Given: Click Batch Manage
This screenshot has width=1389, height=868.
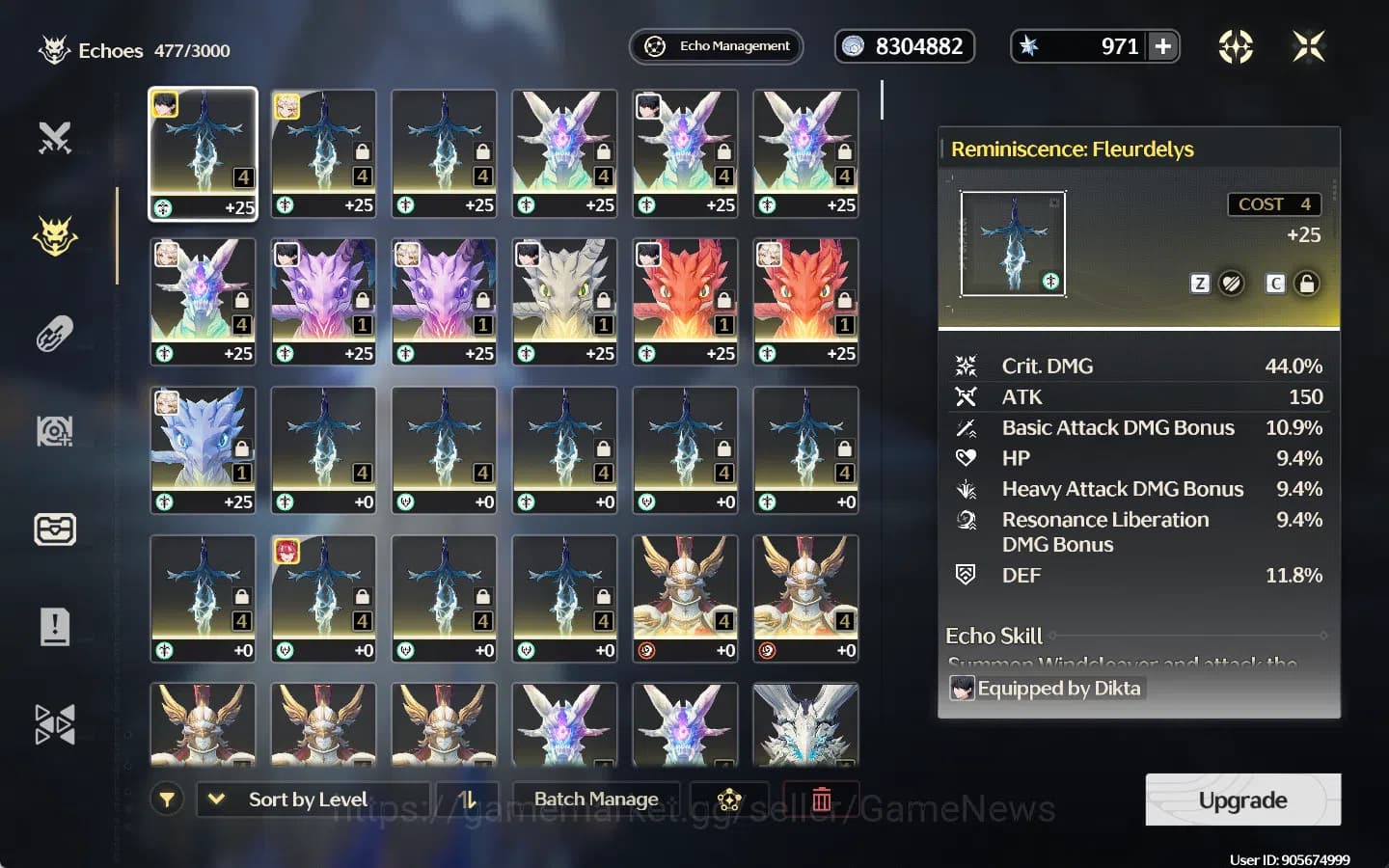Looking at the screenshot, I should [x=595, y=799].
